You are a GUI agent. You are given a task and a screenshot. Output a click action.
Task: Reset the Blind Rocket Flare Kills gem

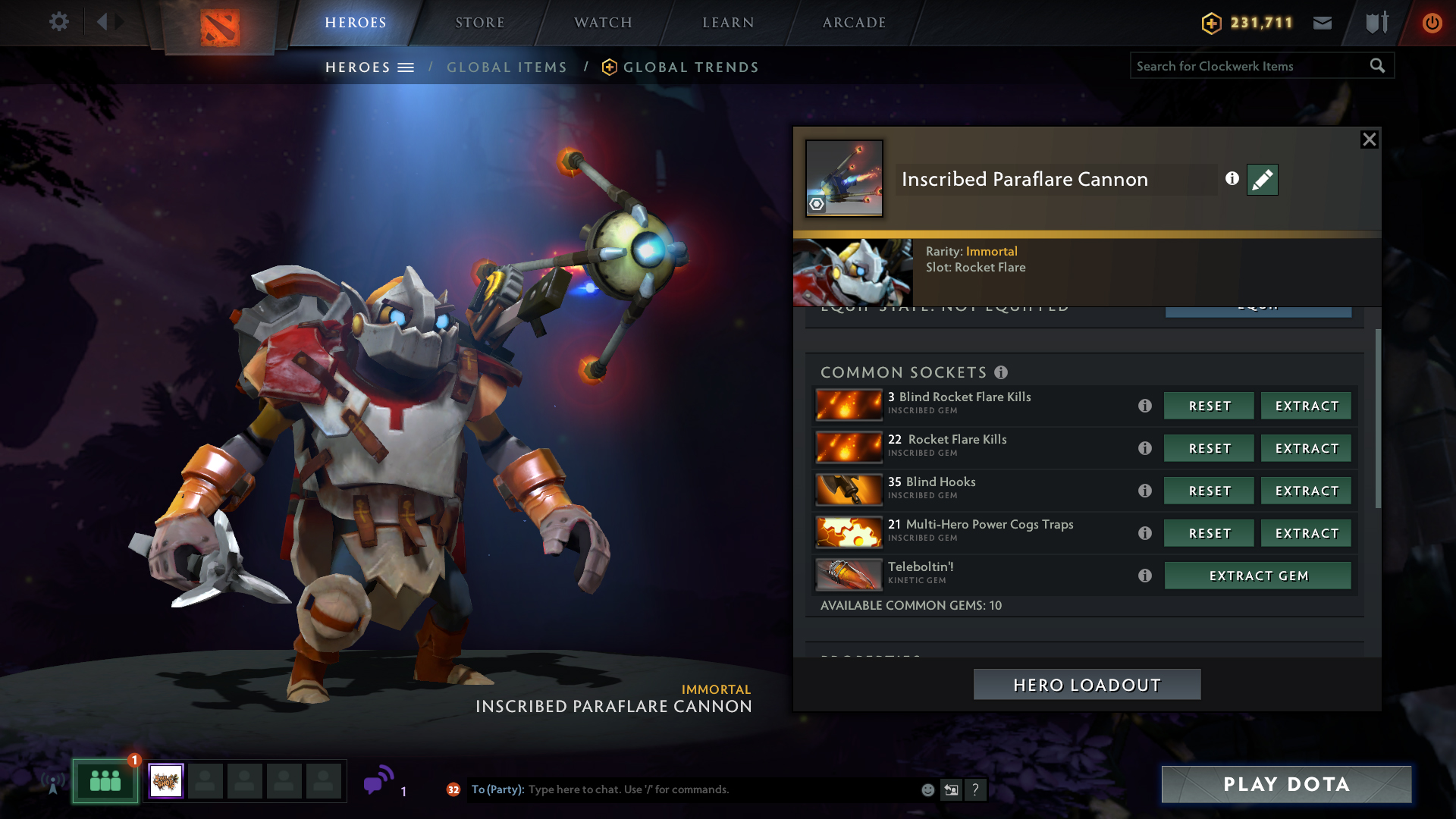point(1209,406)
